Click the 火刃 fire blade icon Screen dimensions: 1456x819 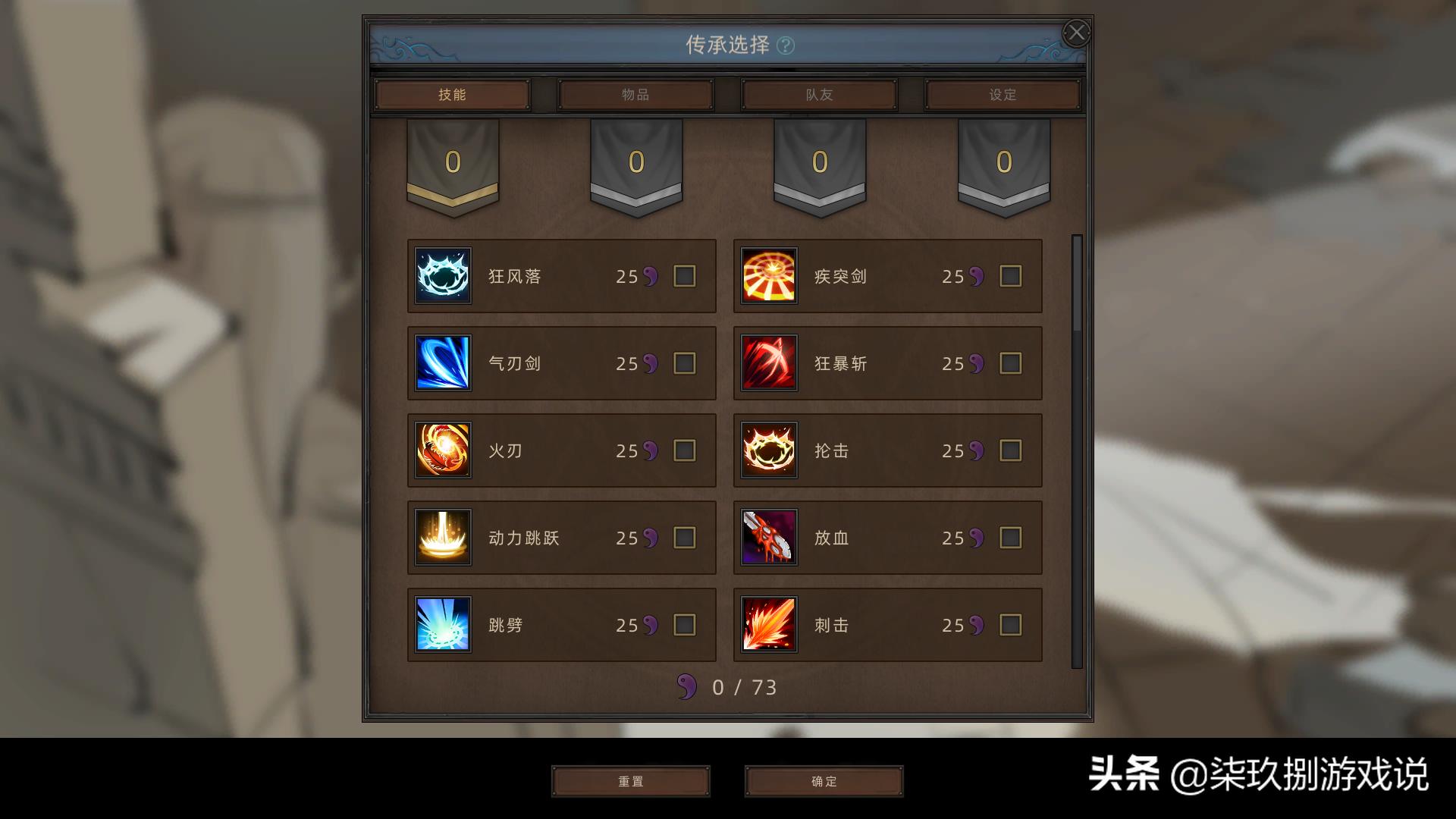[443, 450]
